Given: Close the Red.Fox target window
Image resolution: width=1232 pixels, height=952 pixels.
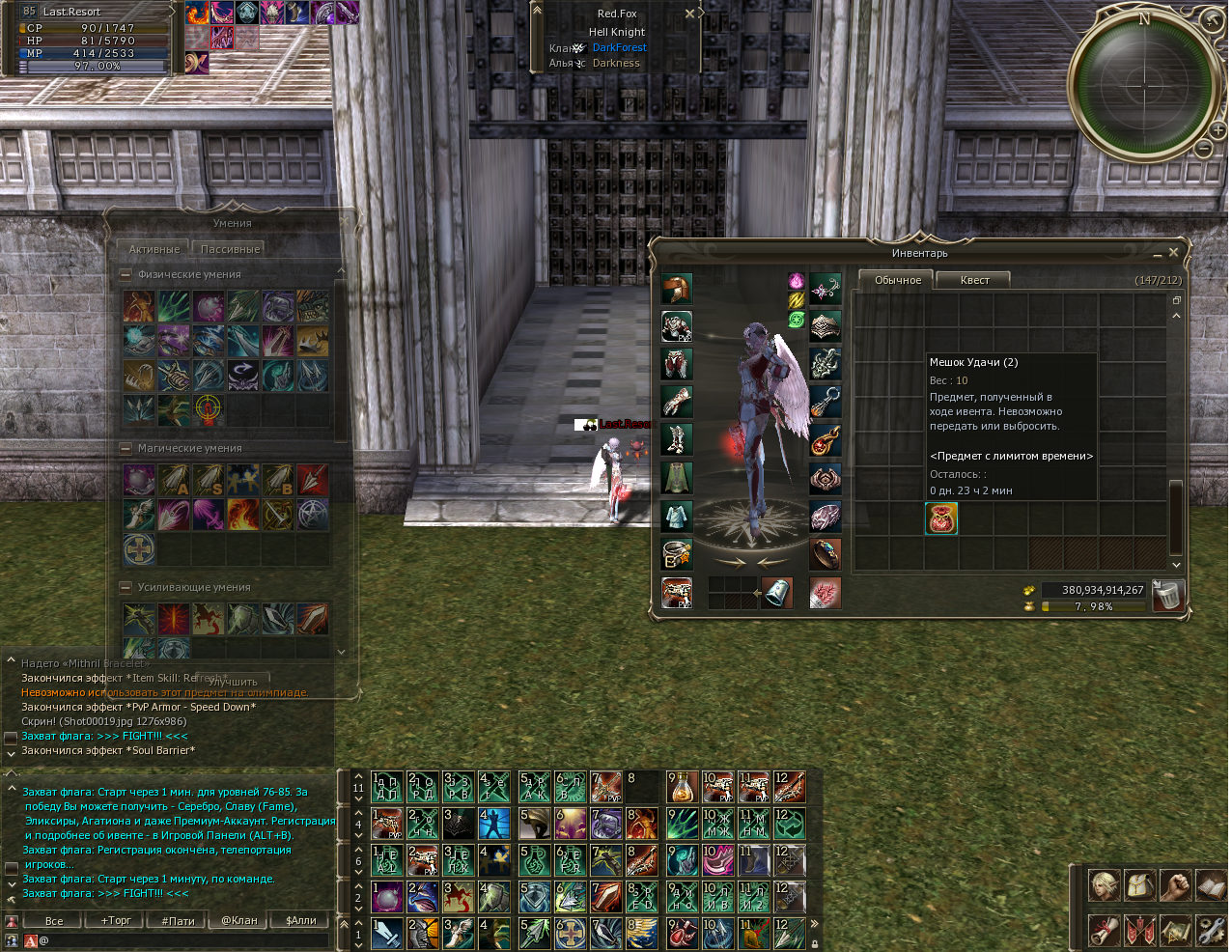Looking at the screenshot, I should (689, 14).
